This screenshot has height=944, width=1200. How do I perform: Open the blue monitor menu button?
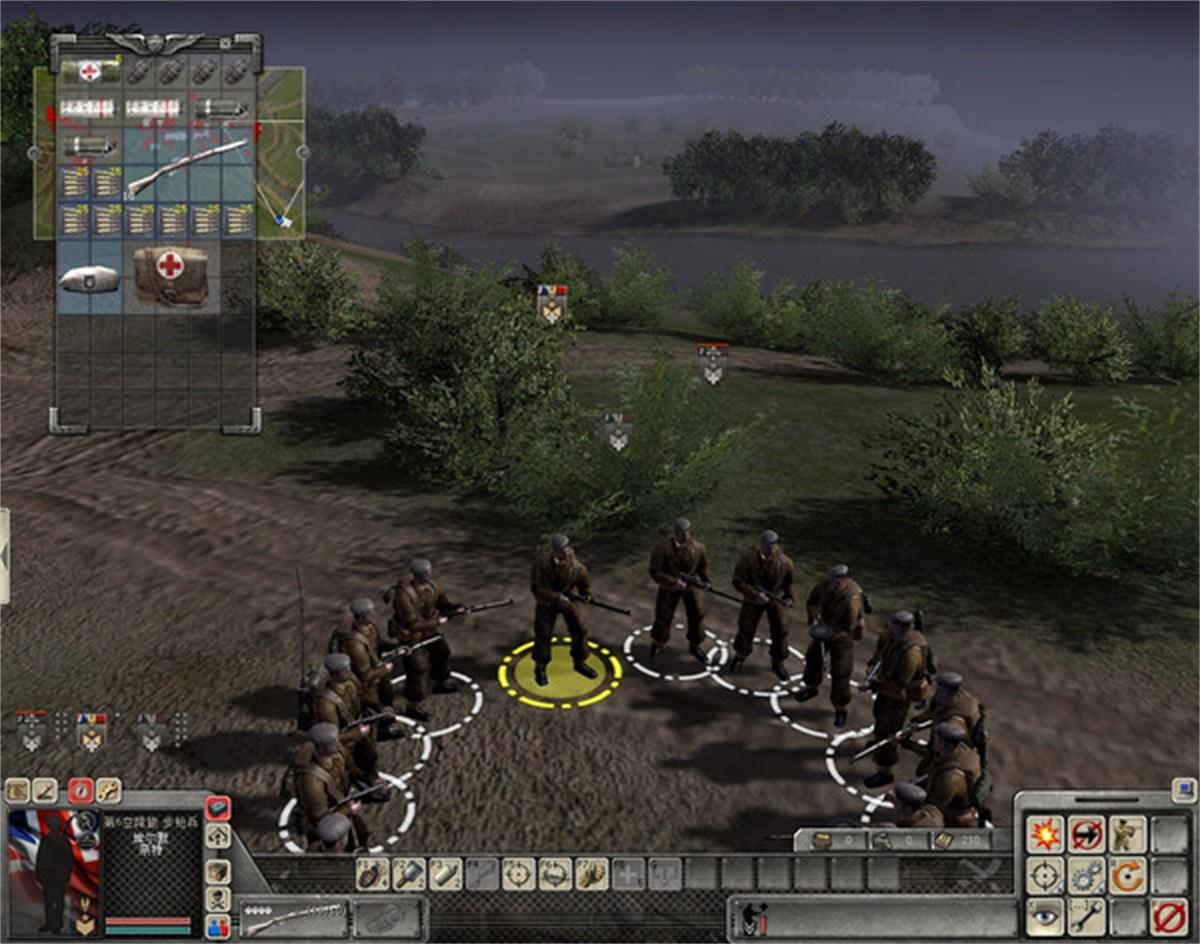click(x=1184, y=789)
